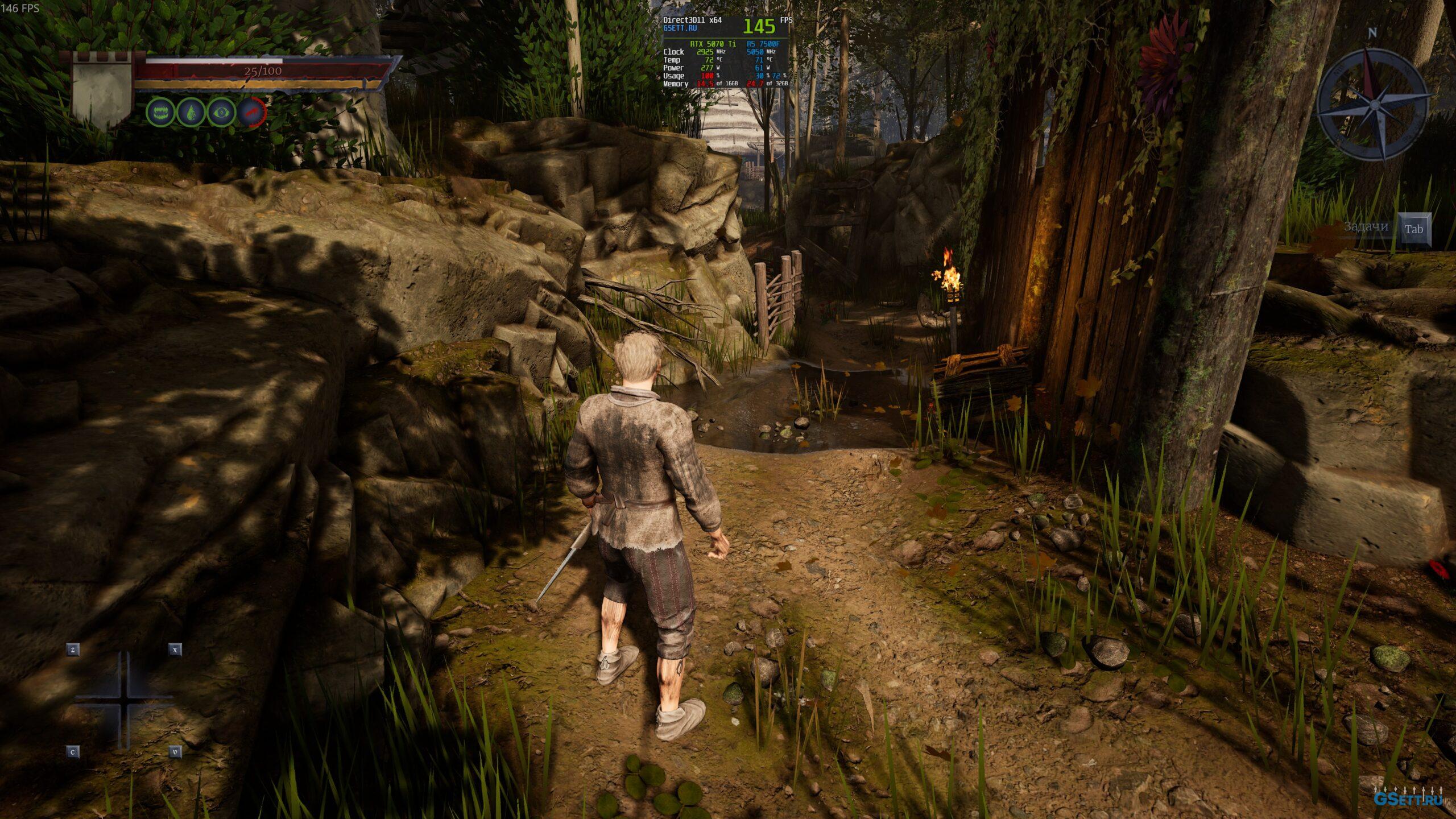
Task: Click the green fangs status icon
Action: click(160, 112)
